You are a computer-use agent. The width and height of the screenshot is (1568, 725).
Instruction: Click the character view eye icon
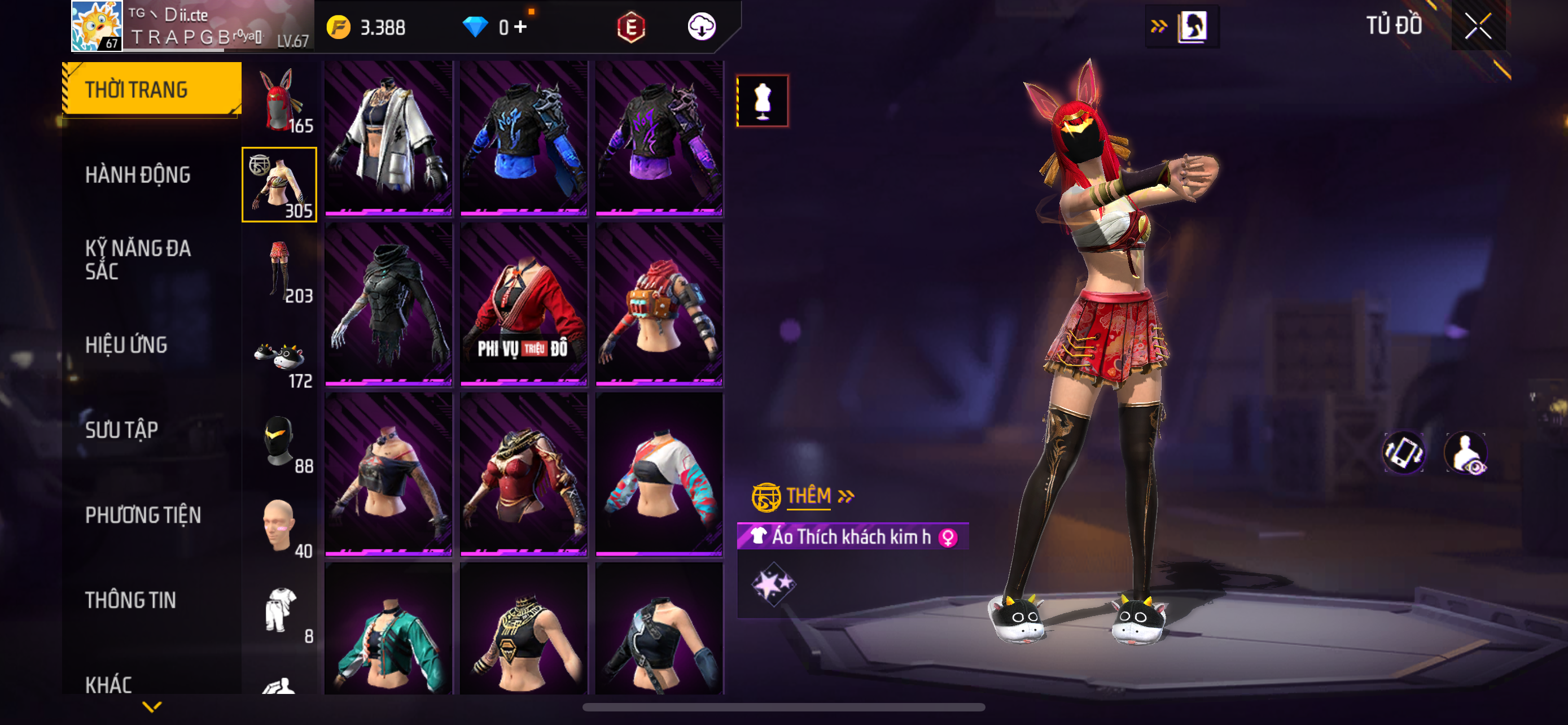1466,453
